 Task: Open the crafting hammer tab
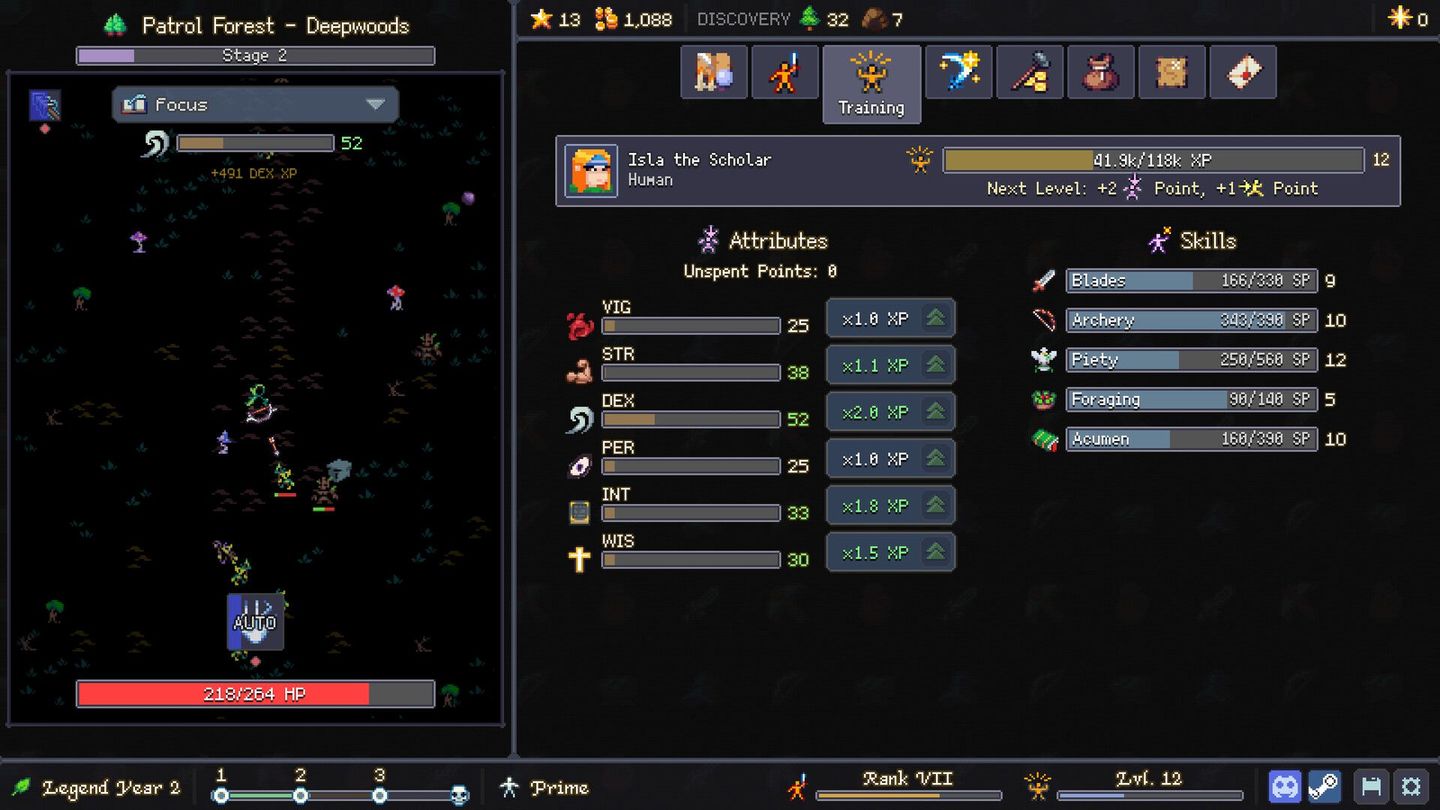pyautogui.click(x=1028, y=71)
